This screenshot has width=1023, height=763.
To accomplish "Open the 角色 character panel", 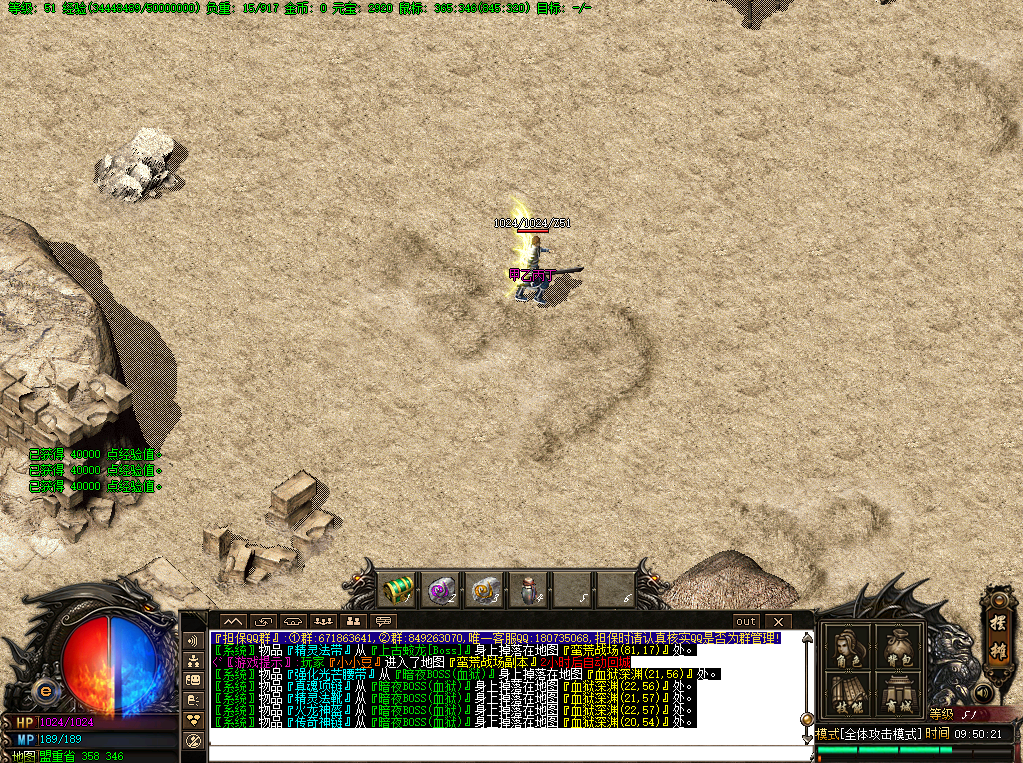I will (847, 648).
